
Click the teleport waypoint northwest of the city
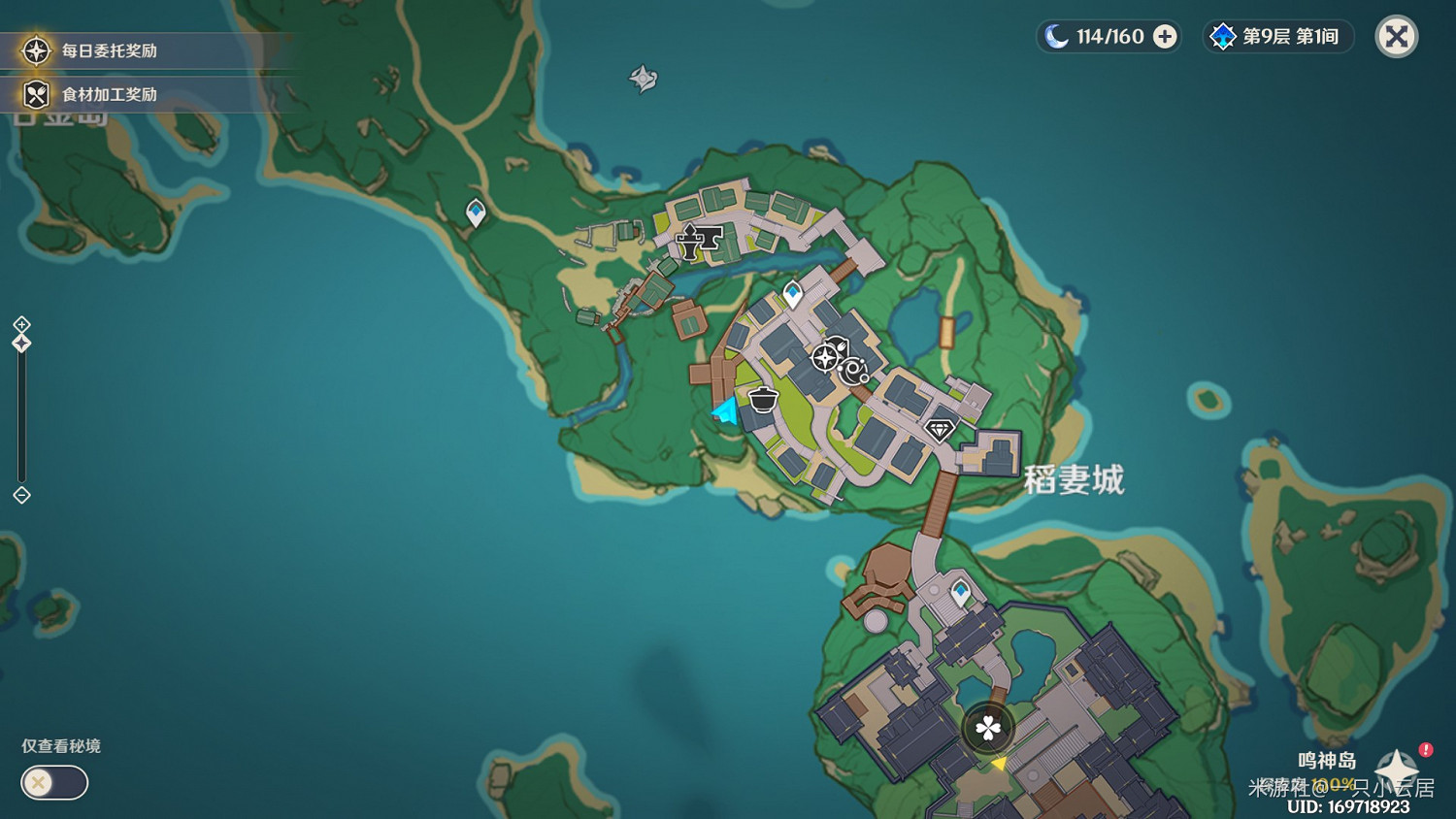[x=475, y=213]
